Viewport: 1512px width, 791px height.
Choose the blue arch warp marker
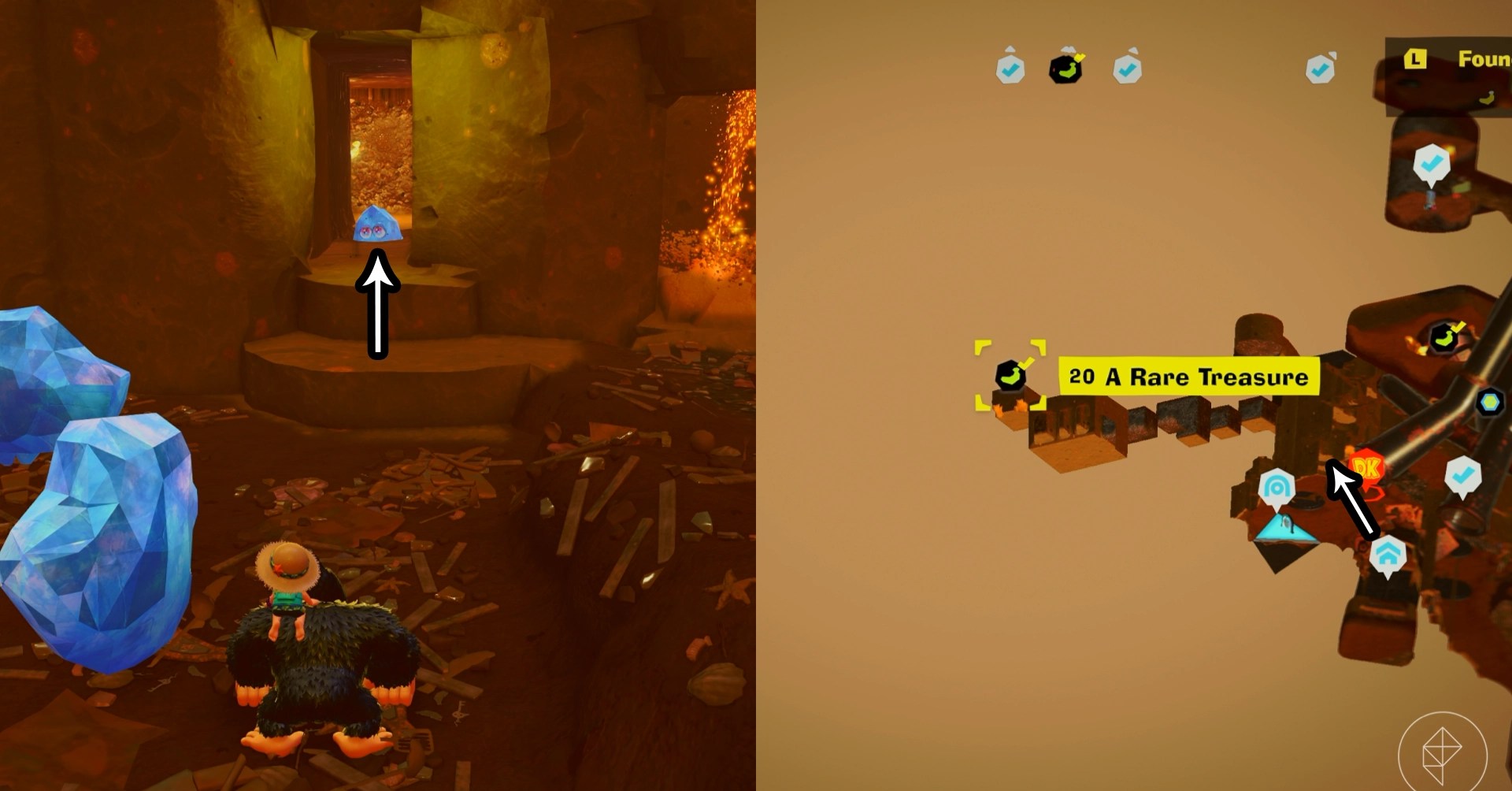1276,488
